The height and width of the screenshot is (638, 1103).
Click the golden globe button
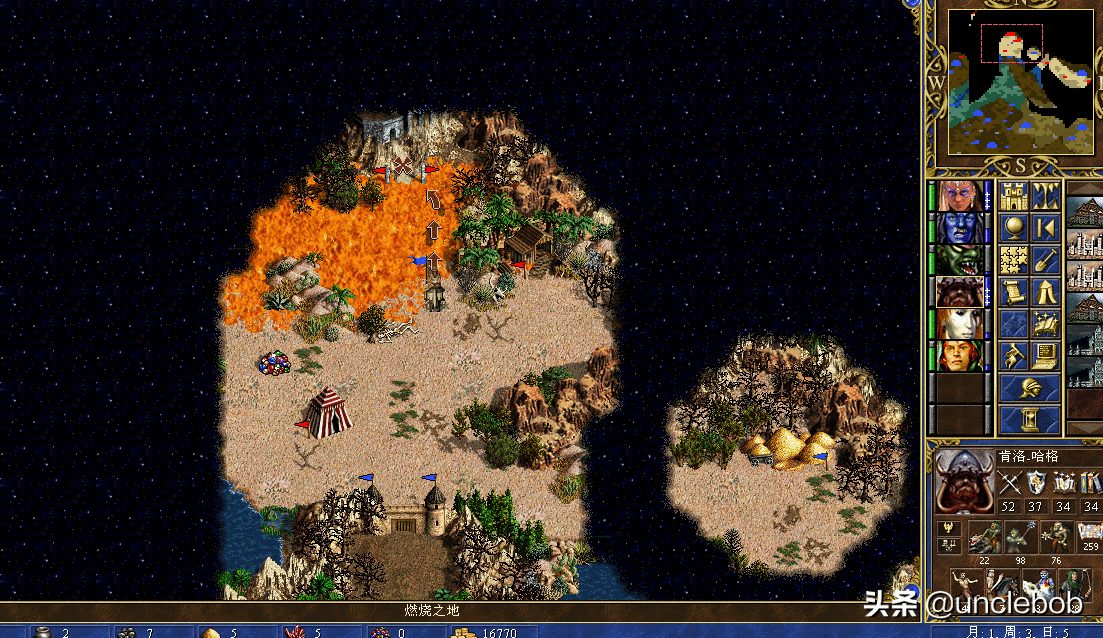(1014, 228)
